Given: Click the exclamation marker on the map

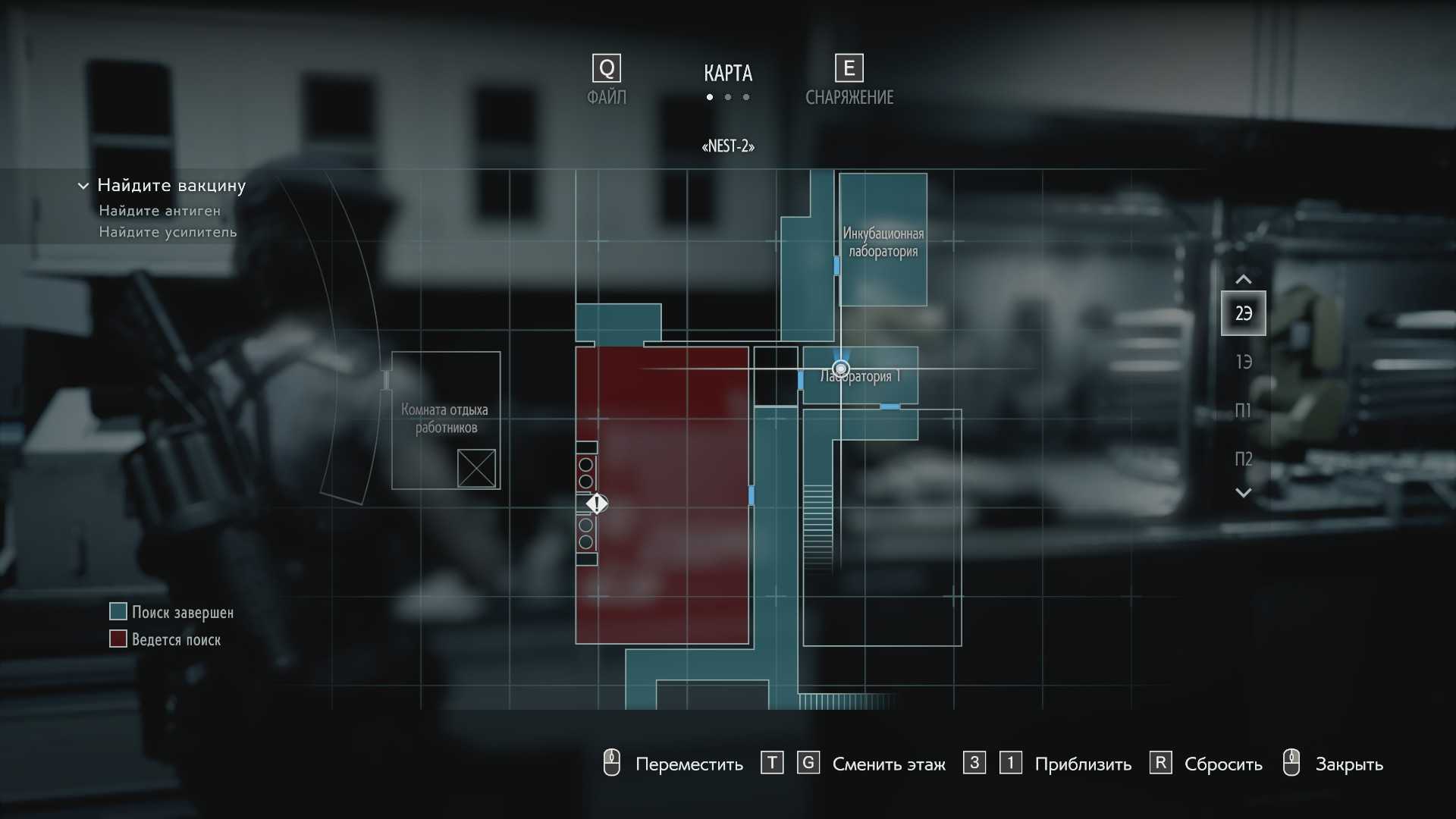Looking at the screenshot, I should 597,503.
